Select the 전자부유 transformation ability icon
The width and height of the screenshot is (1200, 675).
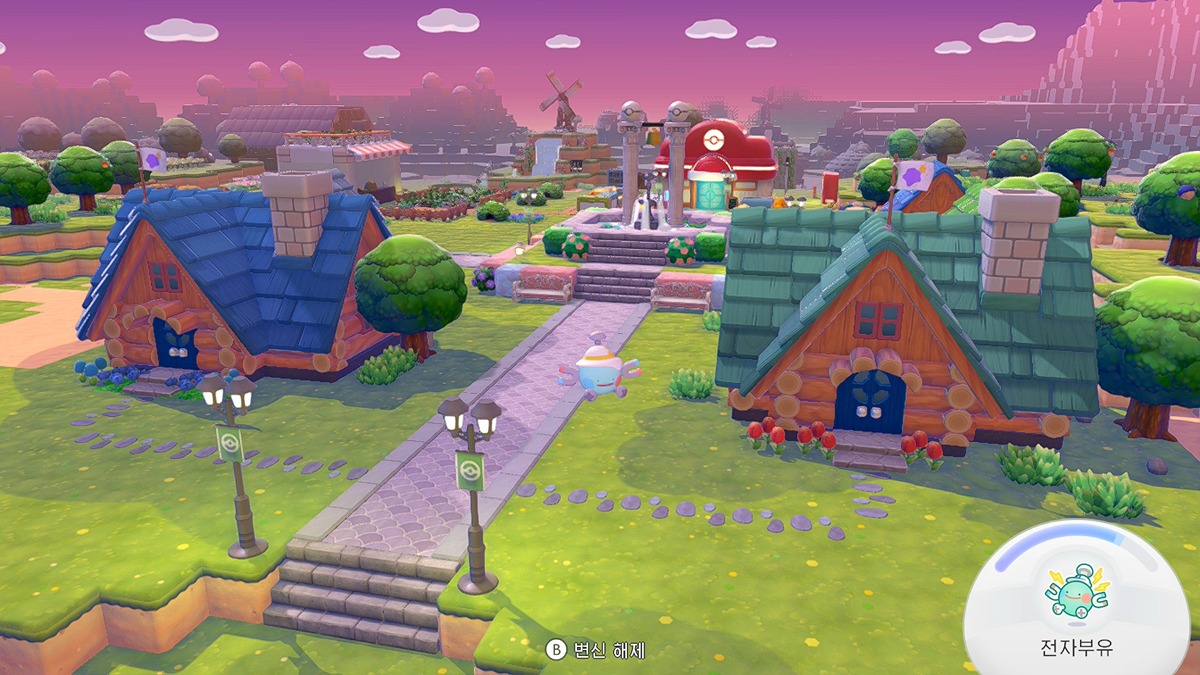pos(1075,592)
